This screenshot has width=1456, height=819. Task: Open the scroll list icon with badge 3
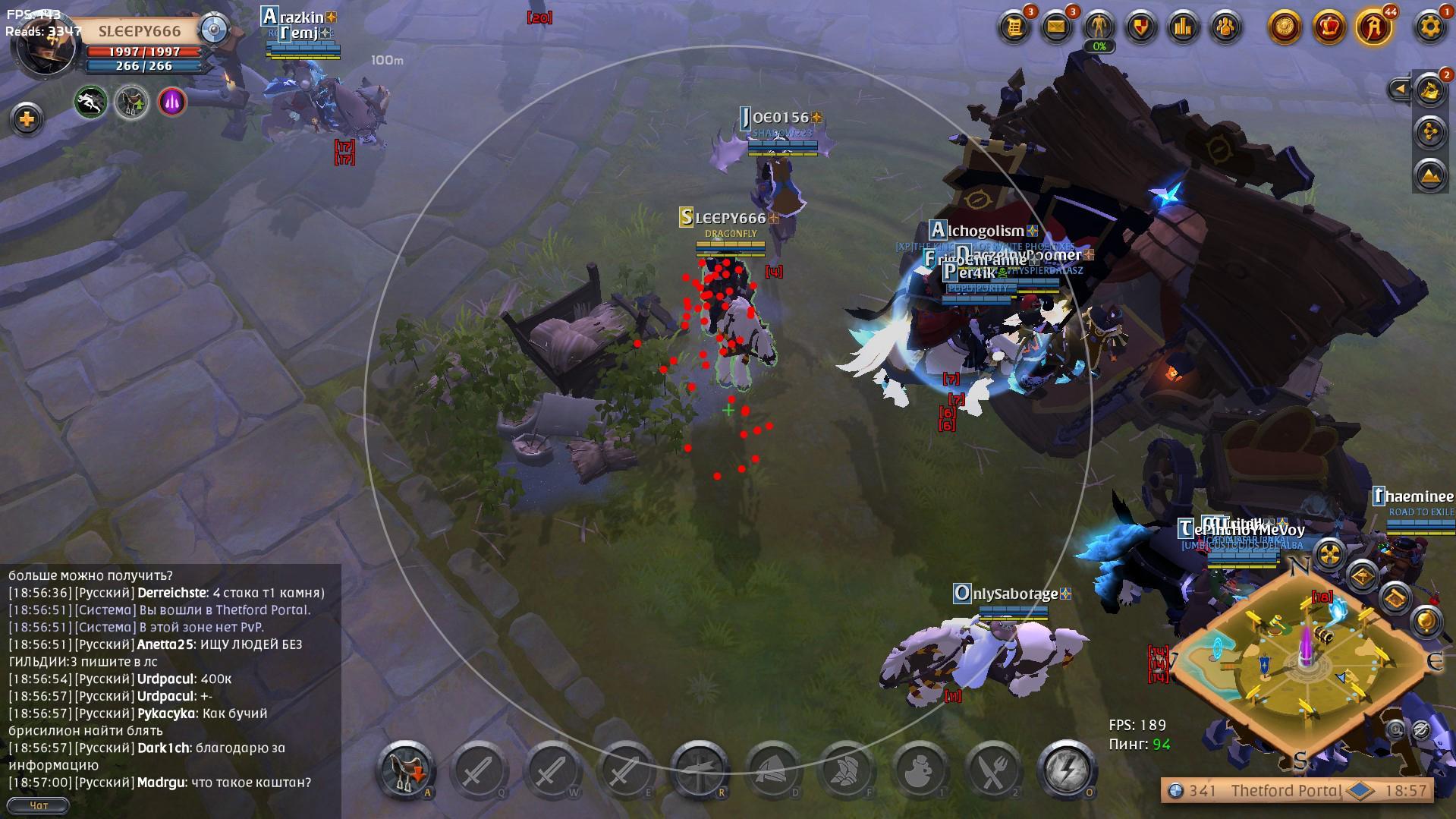(1014, 28)
